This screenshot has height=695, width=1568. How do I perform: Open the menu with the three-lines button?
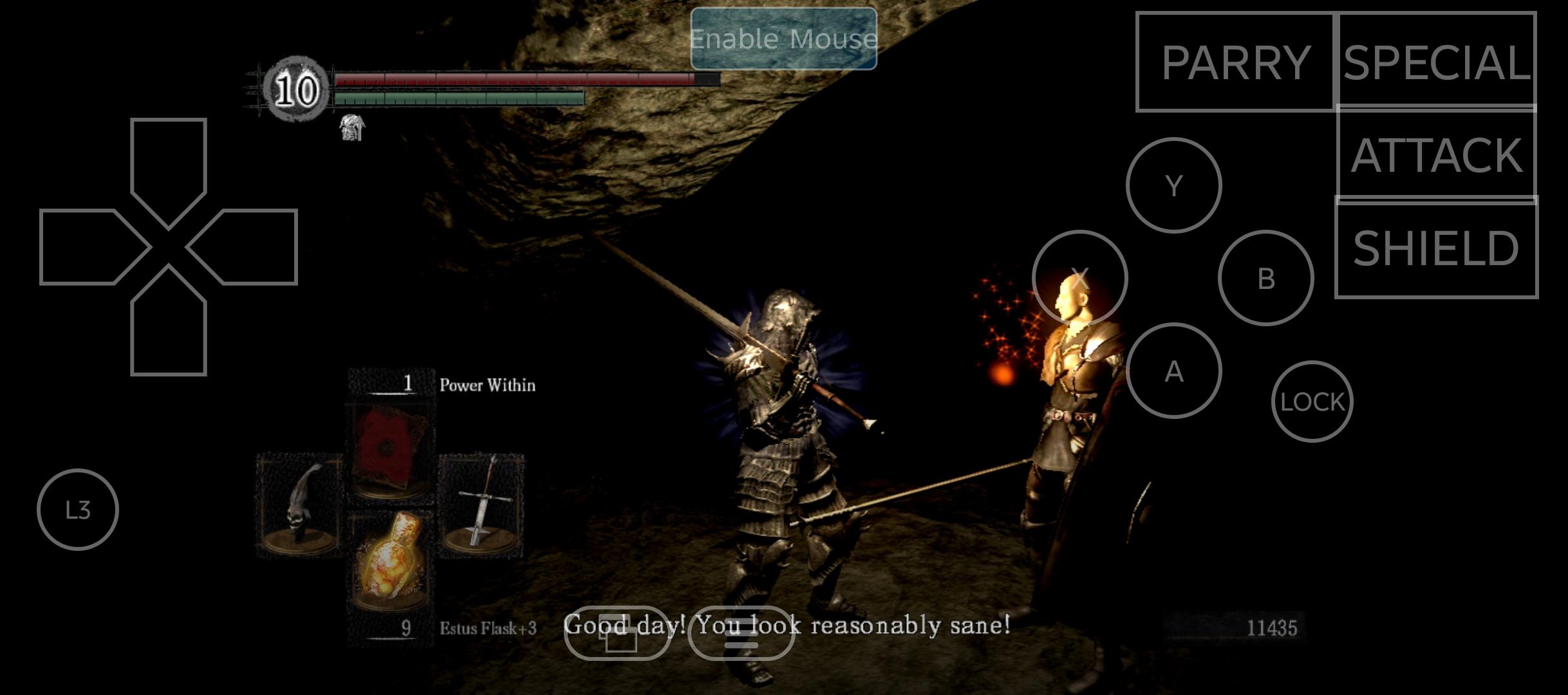741,633
